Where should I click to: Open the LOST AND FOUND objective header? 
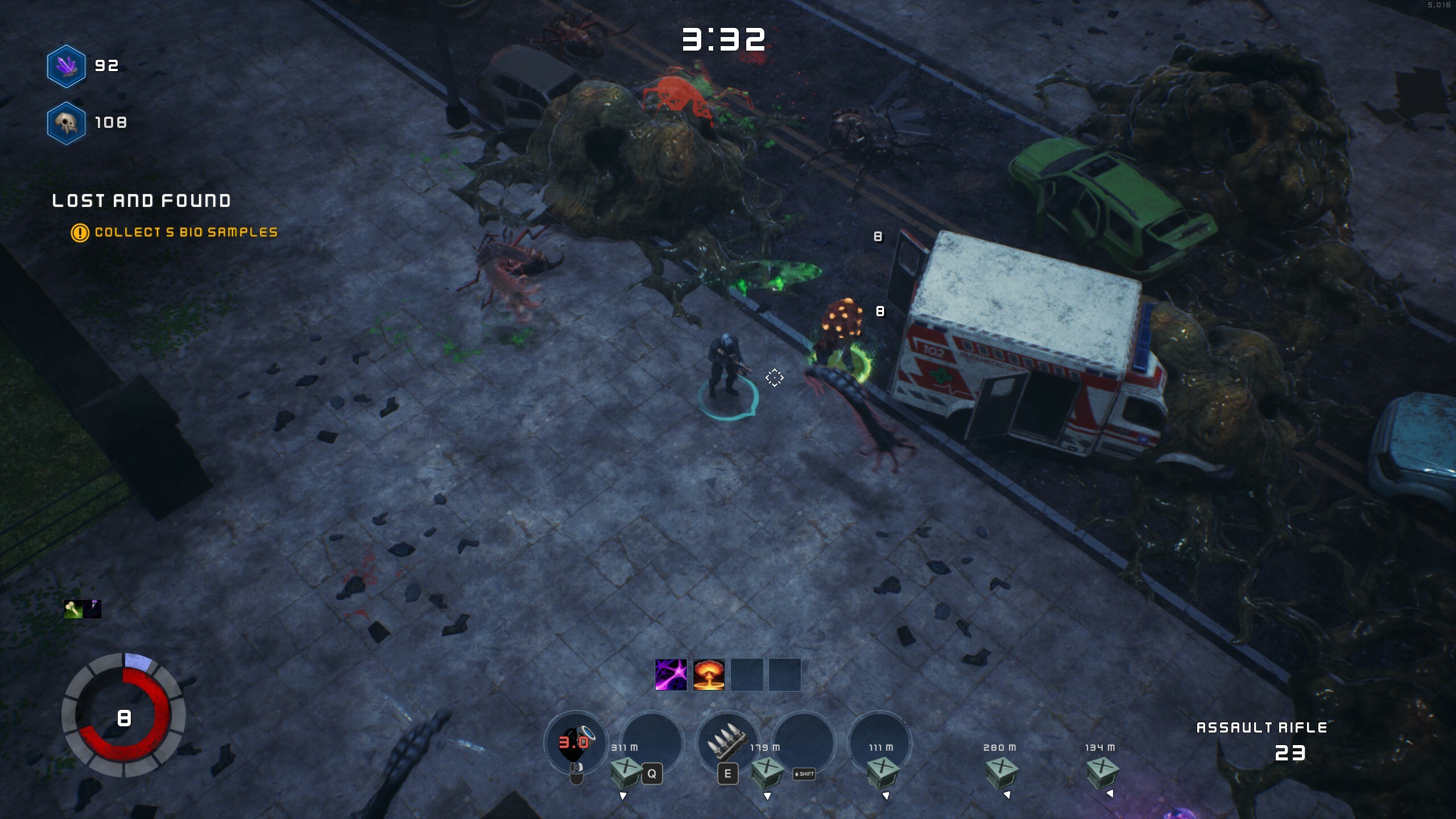(x=141, y=200)
